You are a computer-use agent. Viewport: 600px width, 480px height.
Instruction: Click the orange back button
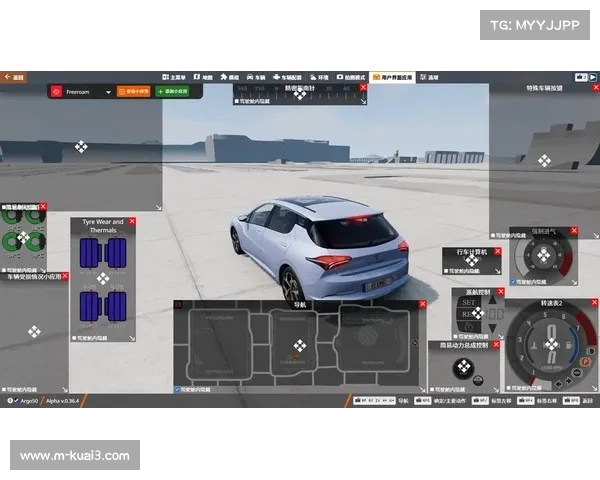click(14, 75)
